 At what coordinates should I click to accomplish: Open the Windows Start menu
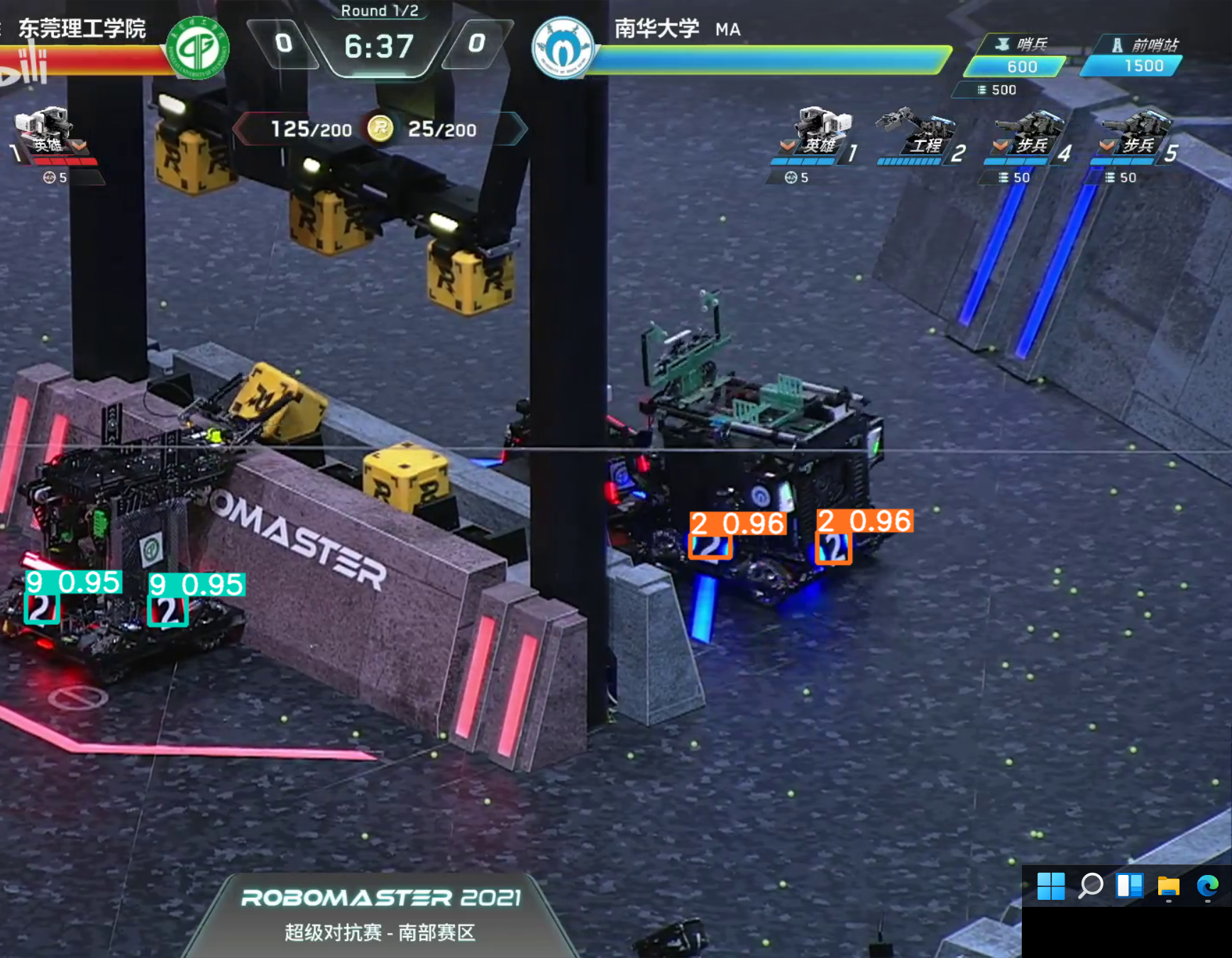click(x=1051, y=886)
